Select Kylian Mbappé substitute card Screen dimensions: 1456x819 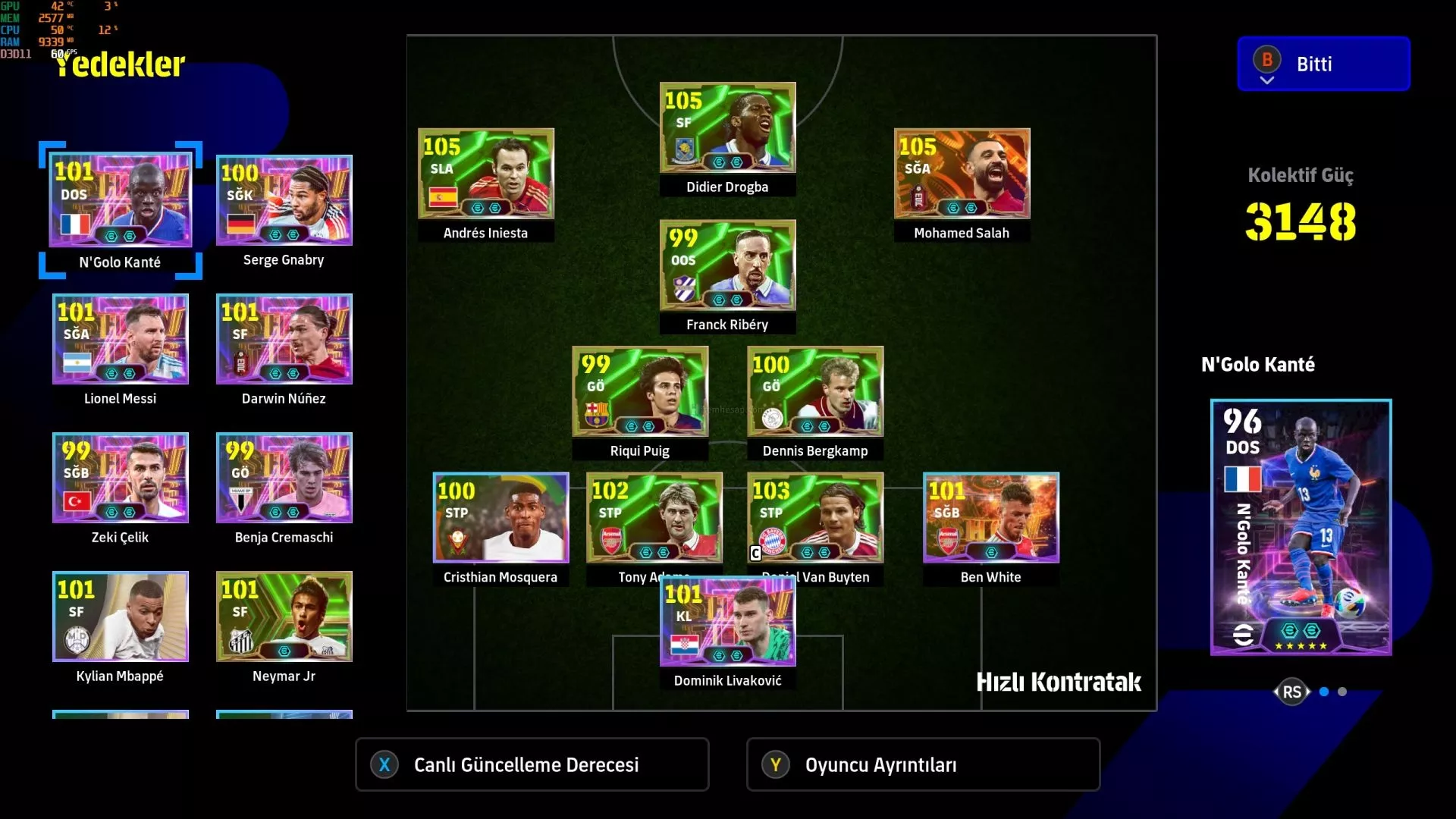click(121, 617)
